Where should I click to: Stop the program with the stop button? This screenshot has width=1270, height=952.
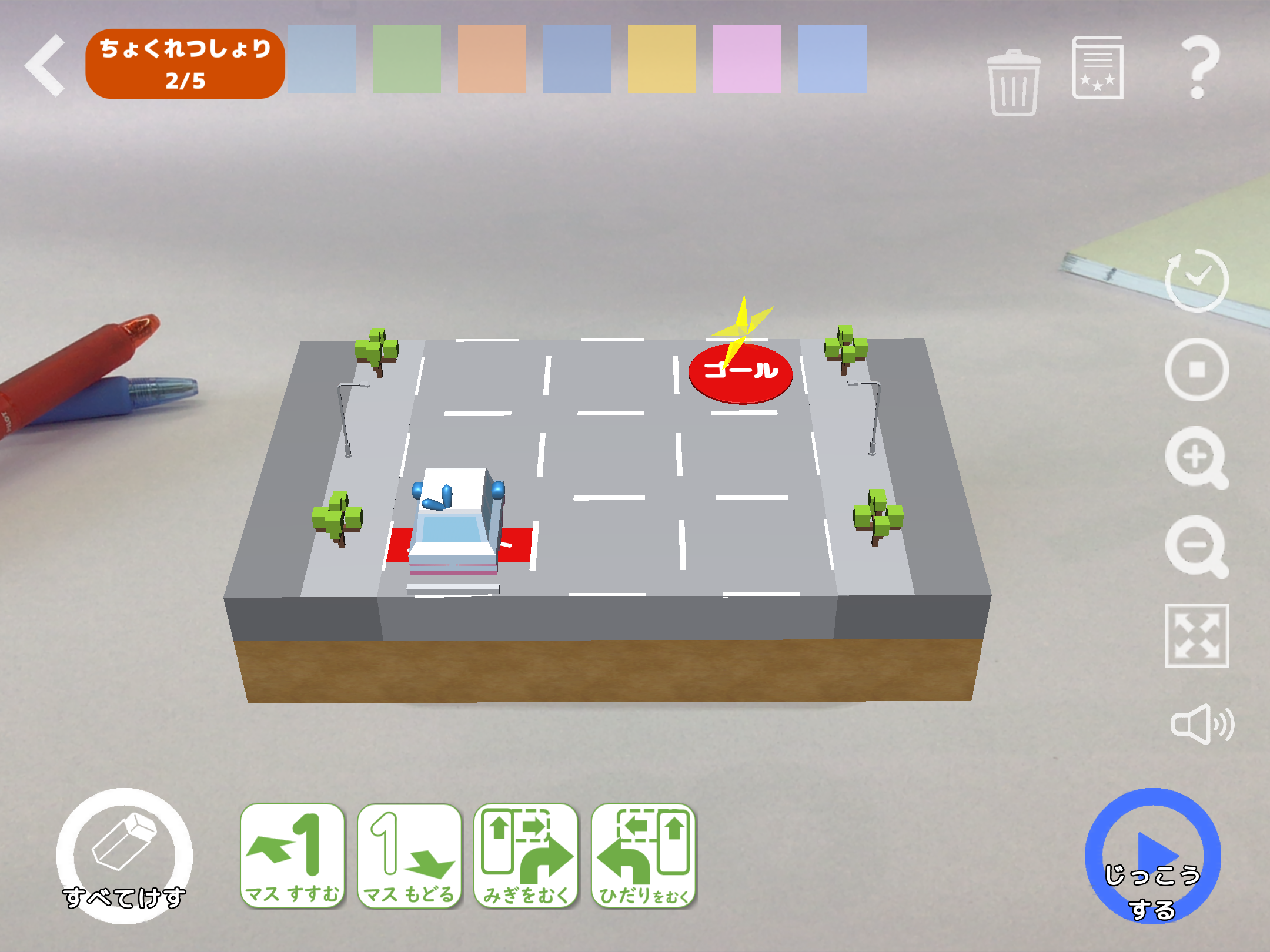1197,370
